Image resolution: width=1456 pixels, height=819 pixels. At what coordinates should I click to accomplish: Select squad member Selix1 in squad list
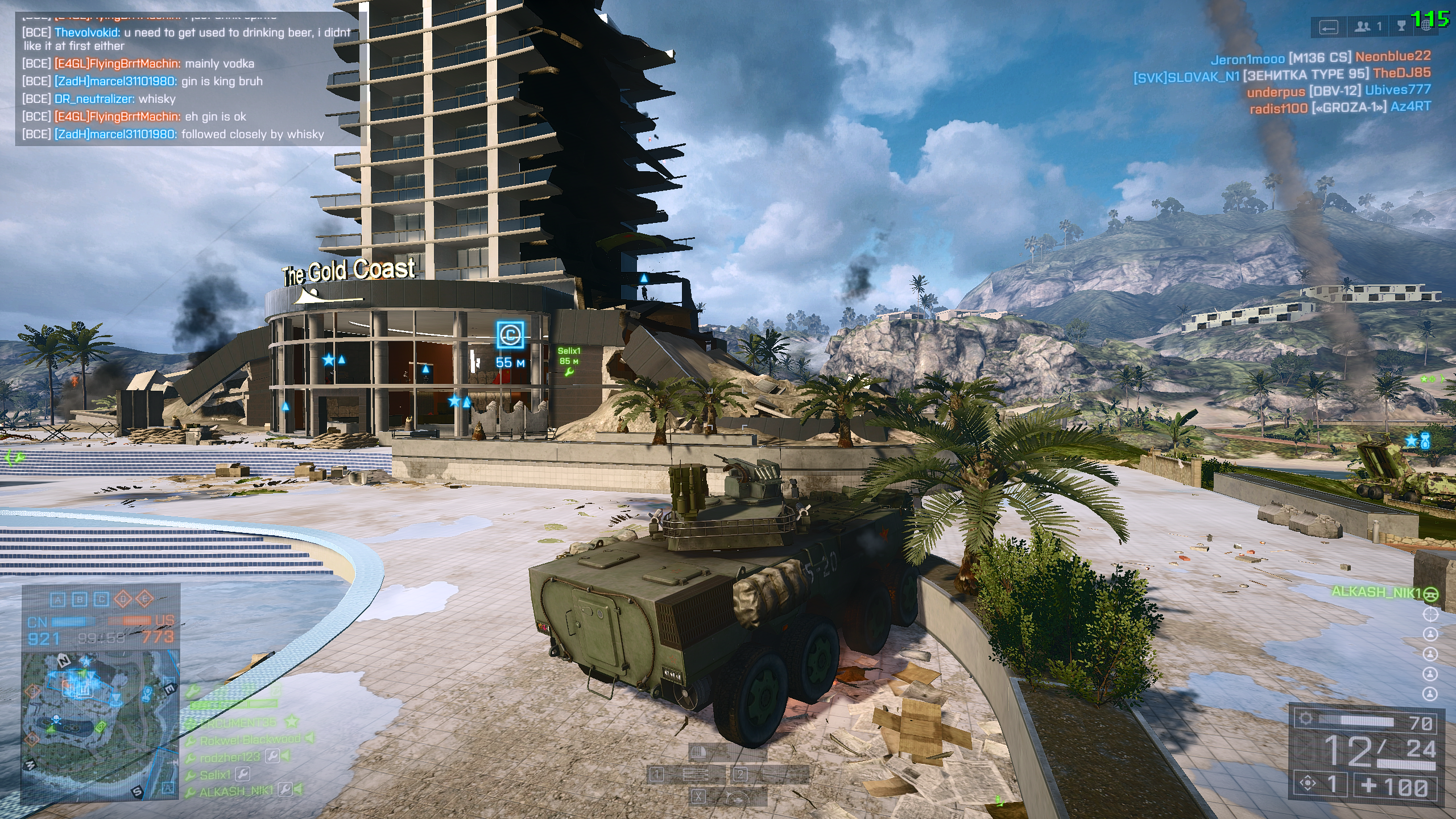click(x=216, y=775)
